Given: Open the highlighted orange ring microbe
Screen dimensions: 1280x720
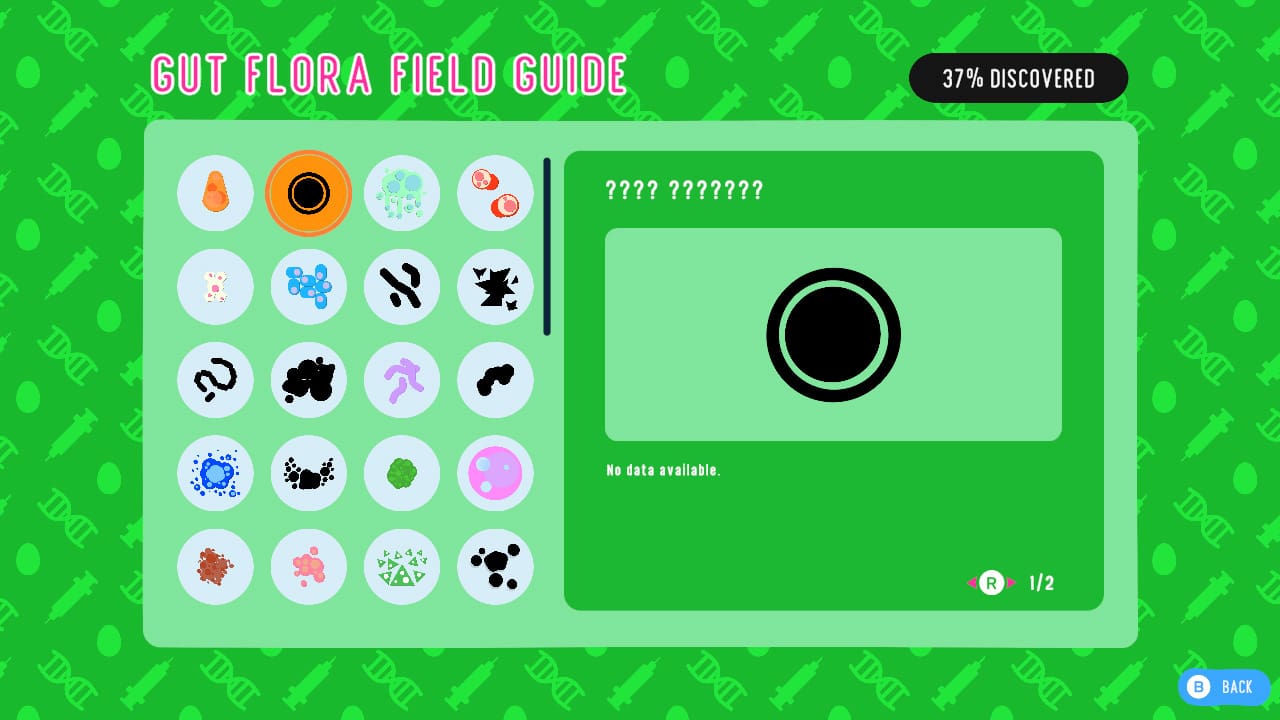Looking at the screenshot, I should point(309,193).
